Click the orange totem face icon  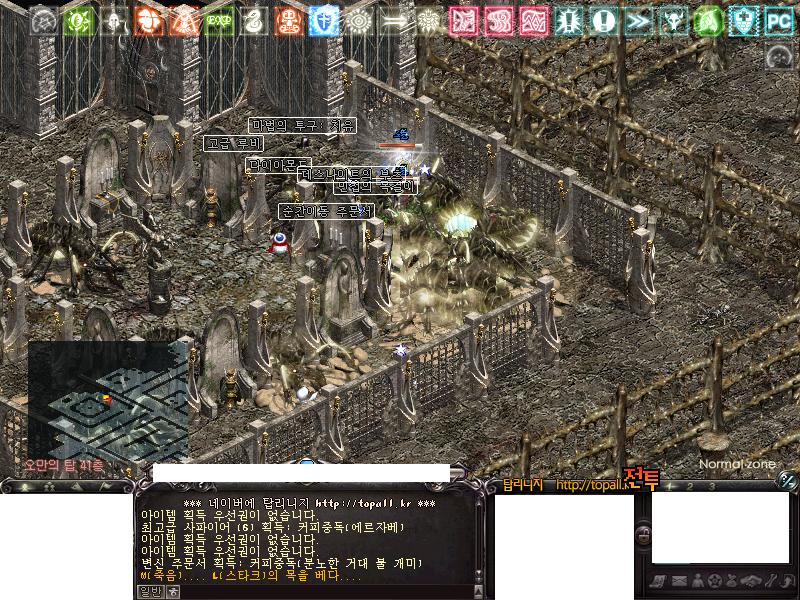click(289, 19)
